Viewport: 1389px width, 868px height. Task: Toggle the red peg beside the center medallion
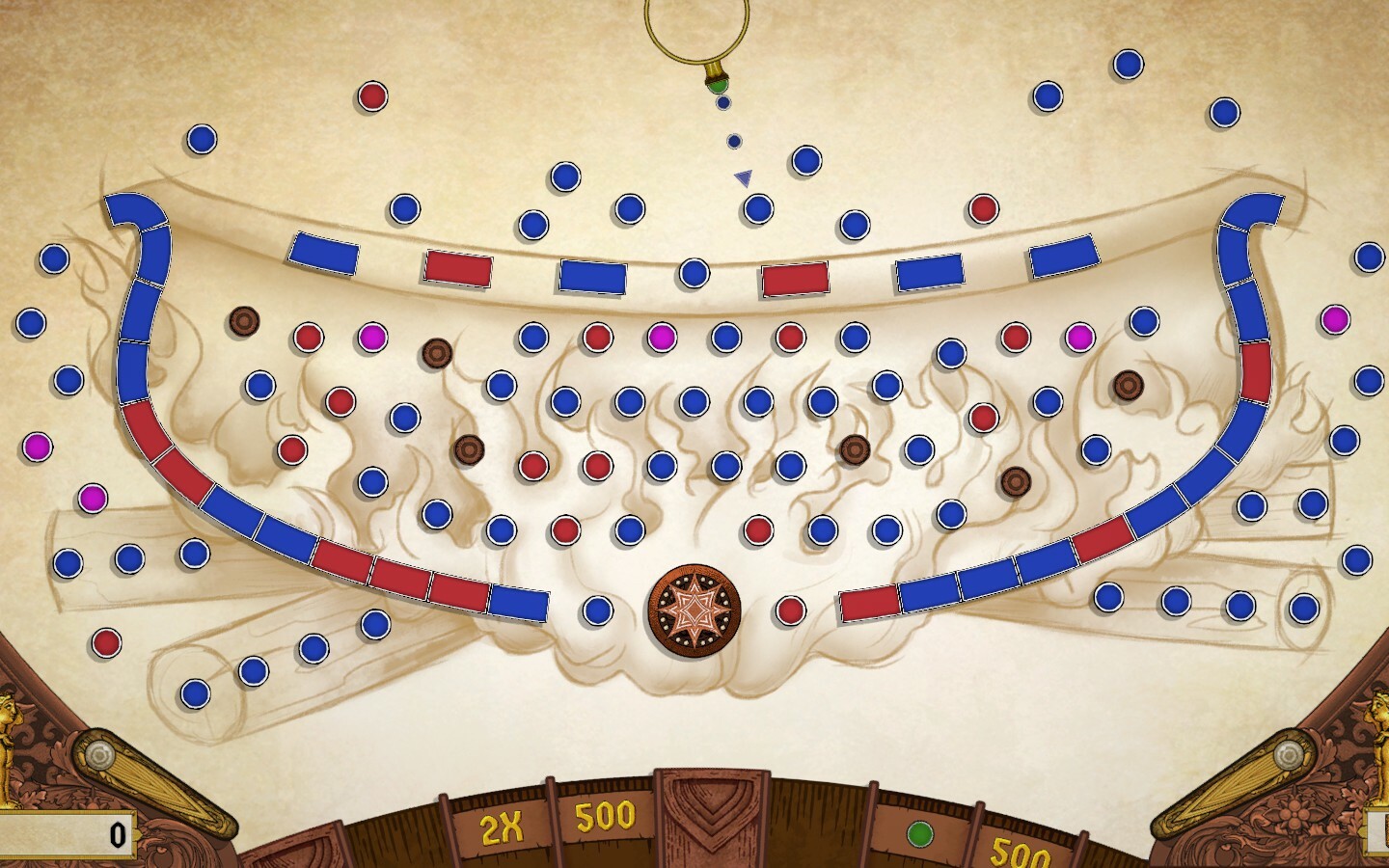point(791,610)
